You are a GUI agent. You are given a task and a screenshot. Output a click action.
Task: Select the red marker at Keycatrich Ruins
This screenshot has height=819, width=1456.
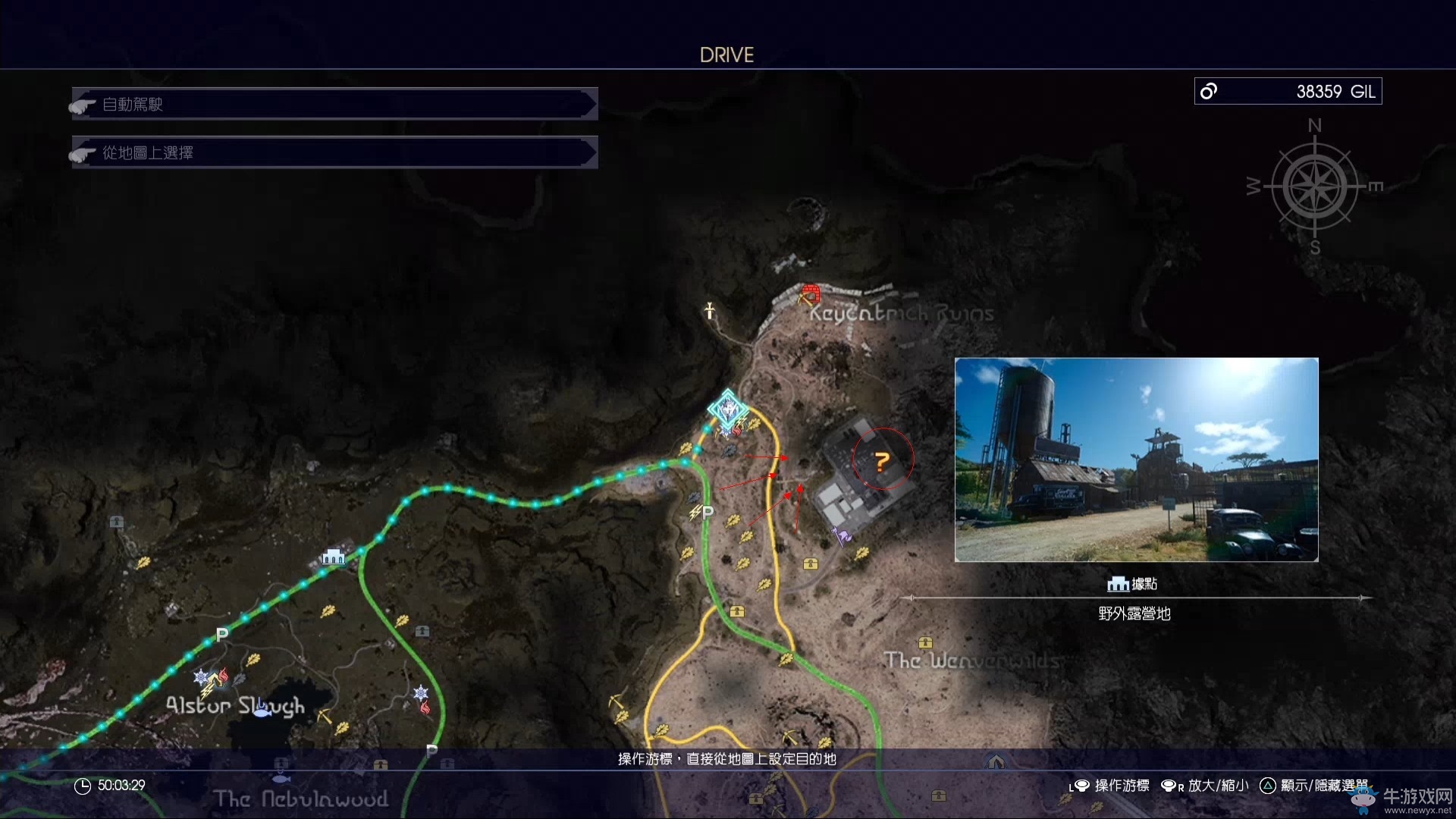811,293
